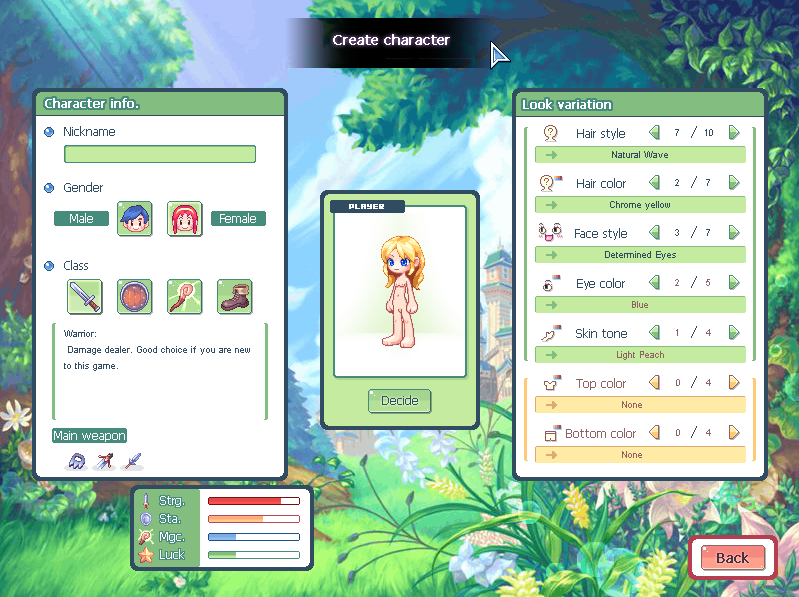Click the Nickname input field

pos(160,154)
